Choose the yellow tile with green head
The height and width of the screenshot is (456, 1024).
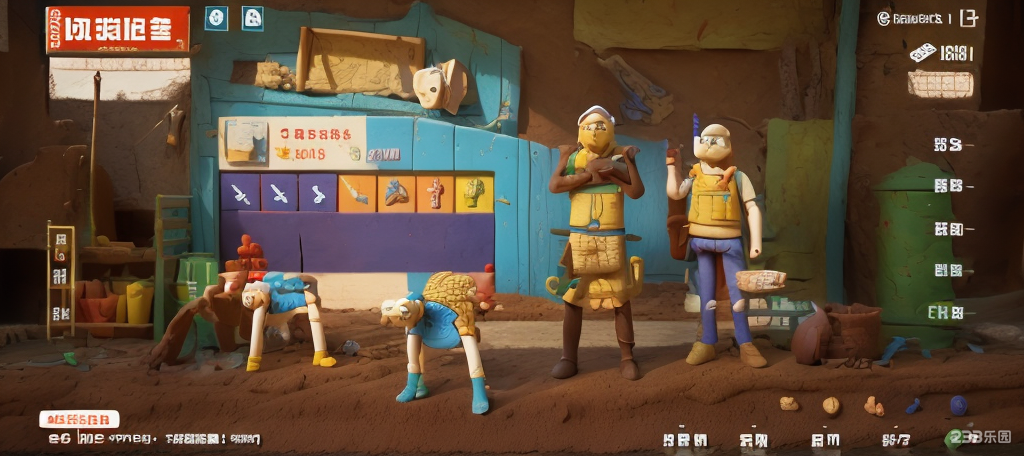(474, 192)
